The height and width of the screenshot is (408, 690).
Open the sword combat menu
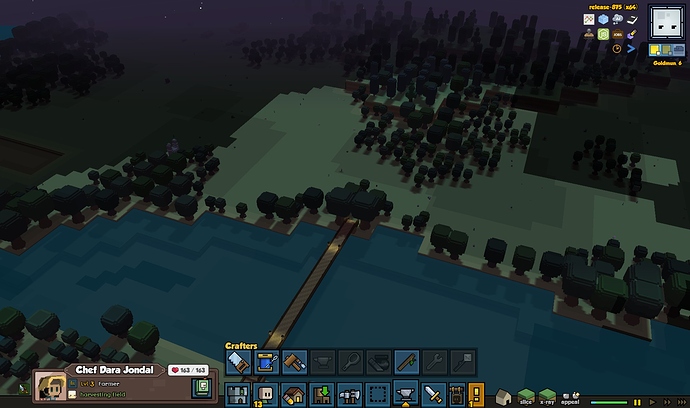(x=433, y=393)
